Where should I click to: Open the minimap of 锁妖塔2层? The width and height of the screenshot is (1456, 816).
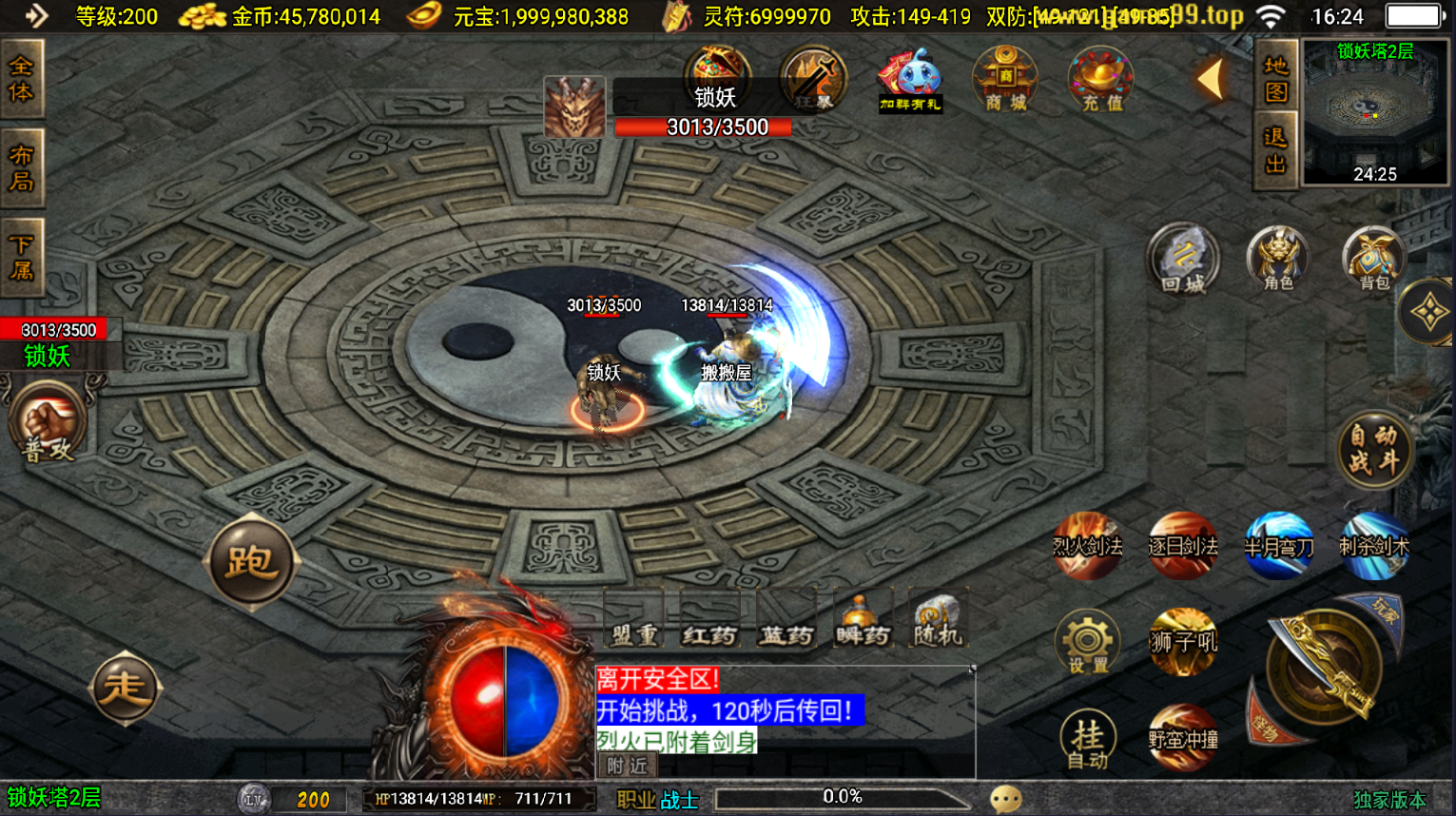click(x=1374, y=112)
